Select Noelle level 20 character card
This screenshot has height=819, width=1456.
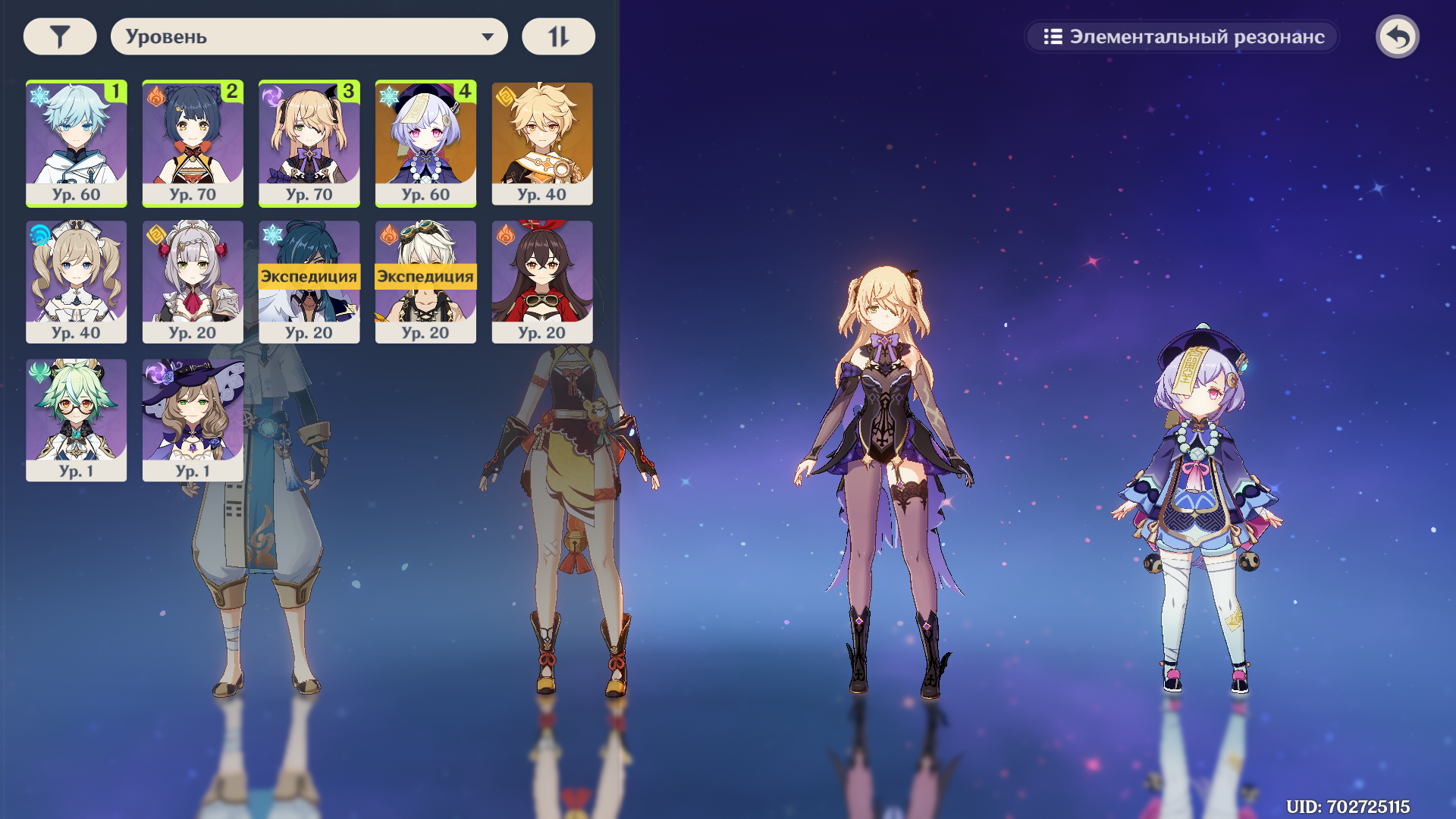(193, 281)
